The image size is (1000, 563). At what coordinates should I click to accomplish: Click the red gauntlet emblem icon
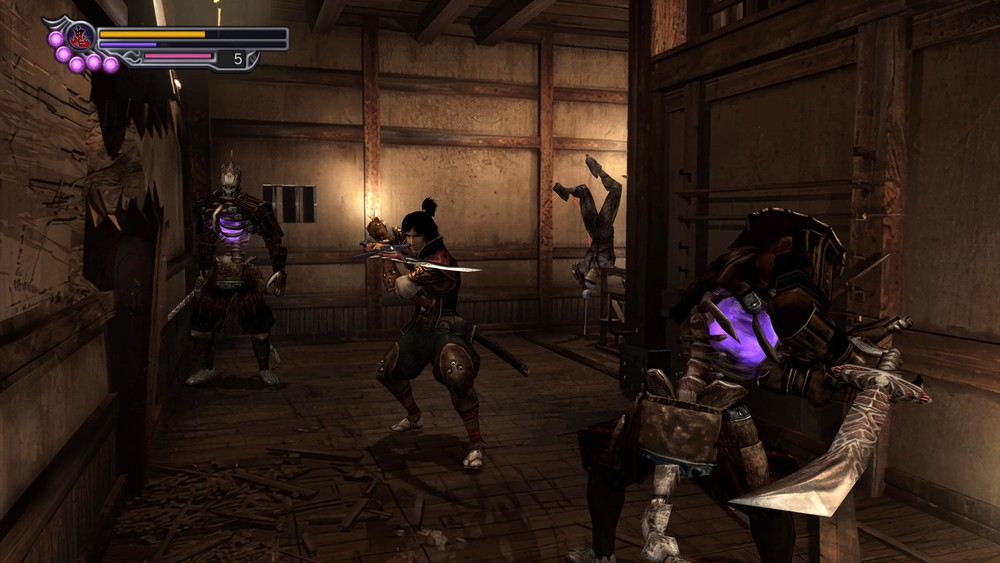click(x=81, y=37)
